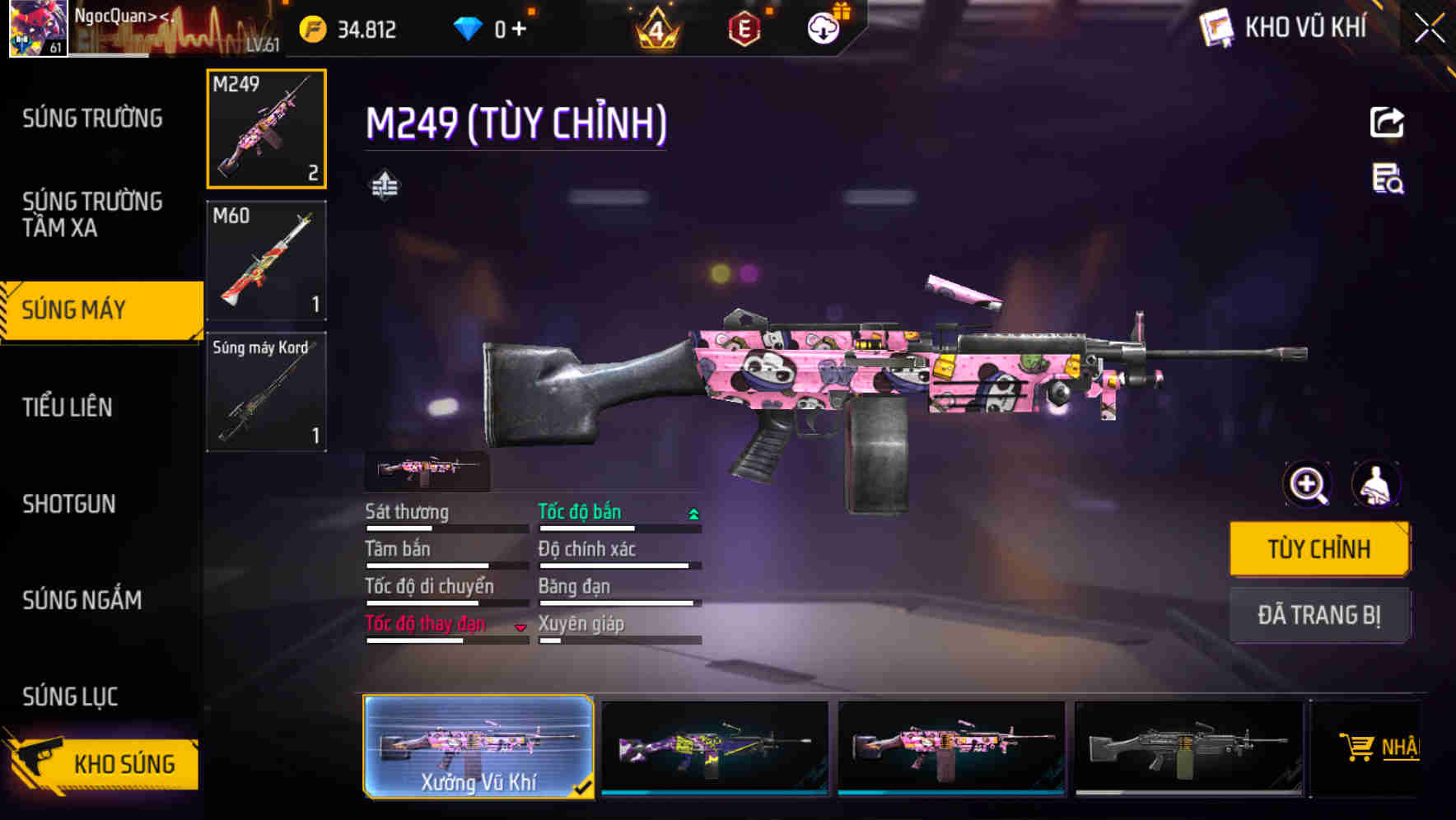Toggle the red penalty arrow on Tốc độ thay đạn
Screen dimensions: 1456x820
pyautogui.click(x=520, y=626)
